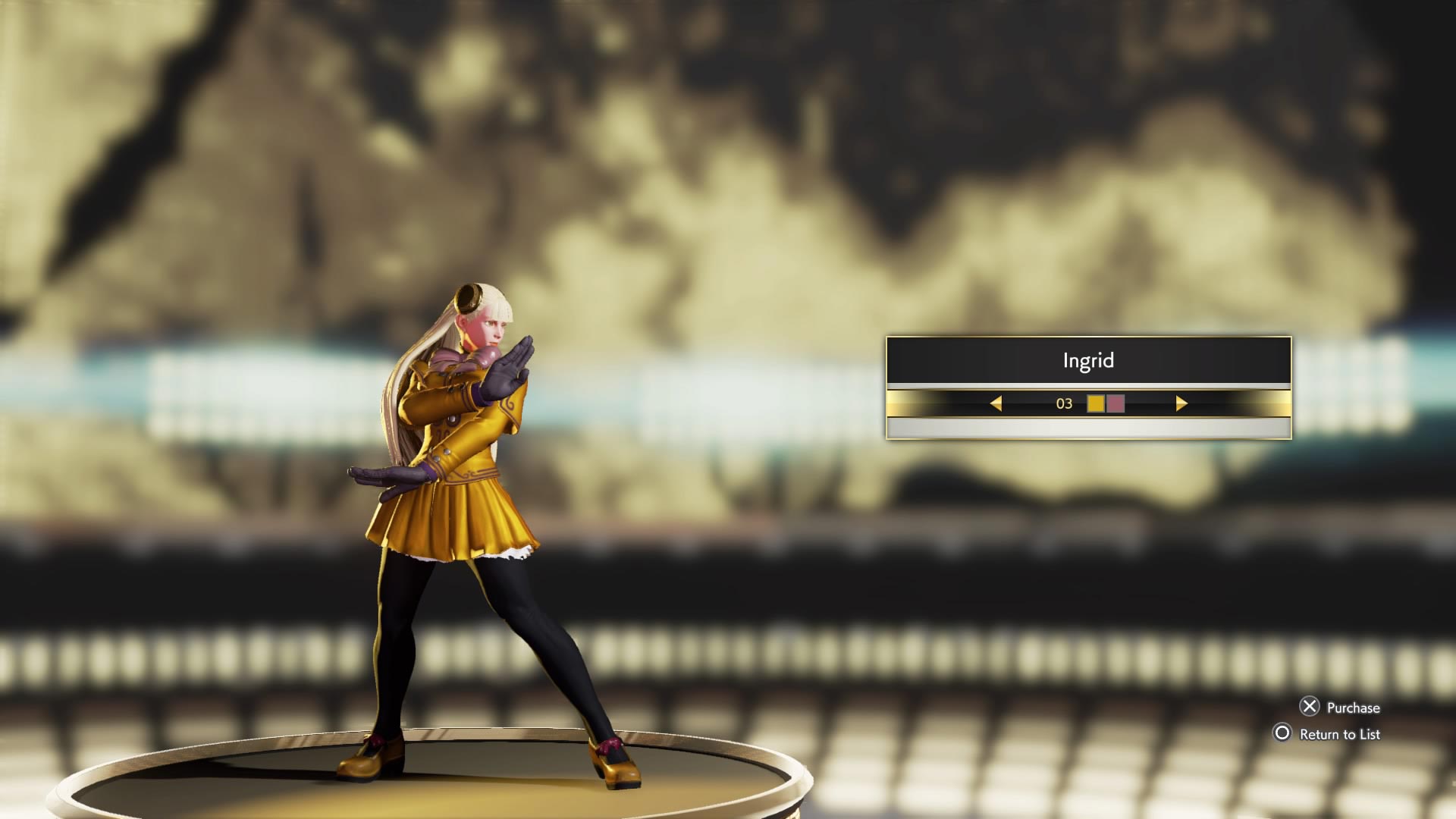This screenshot has width=1456, height=819.
Task: Click the O button Return to List icon
Action: (1284, 734)
